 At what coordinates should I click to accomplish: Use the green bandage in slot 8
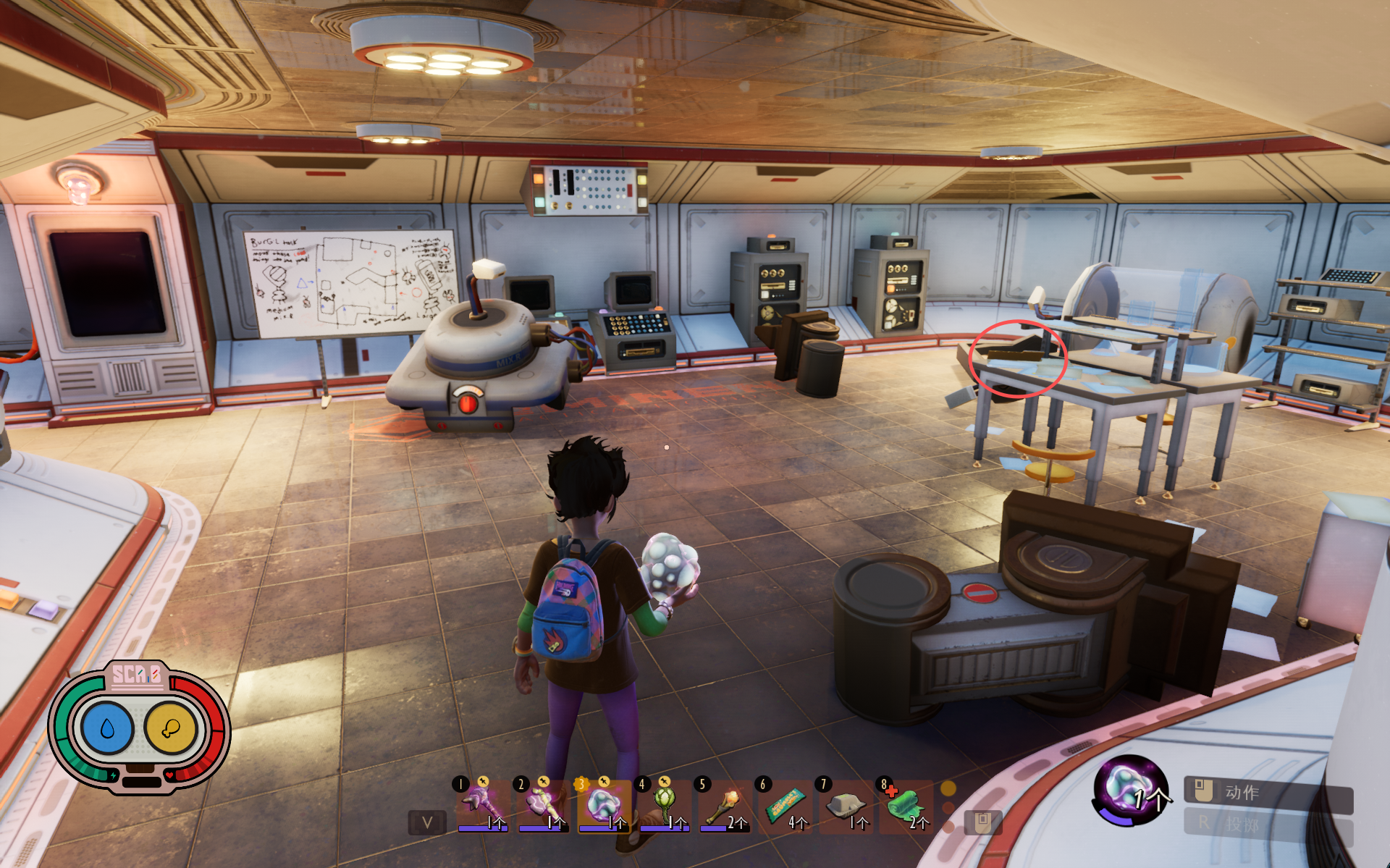point(905,804)
